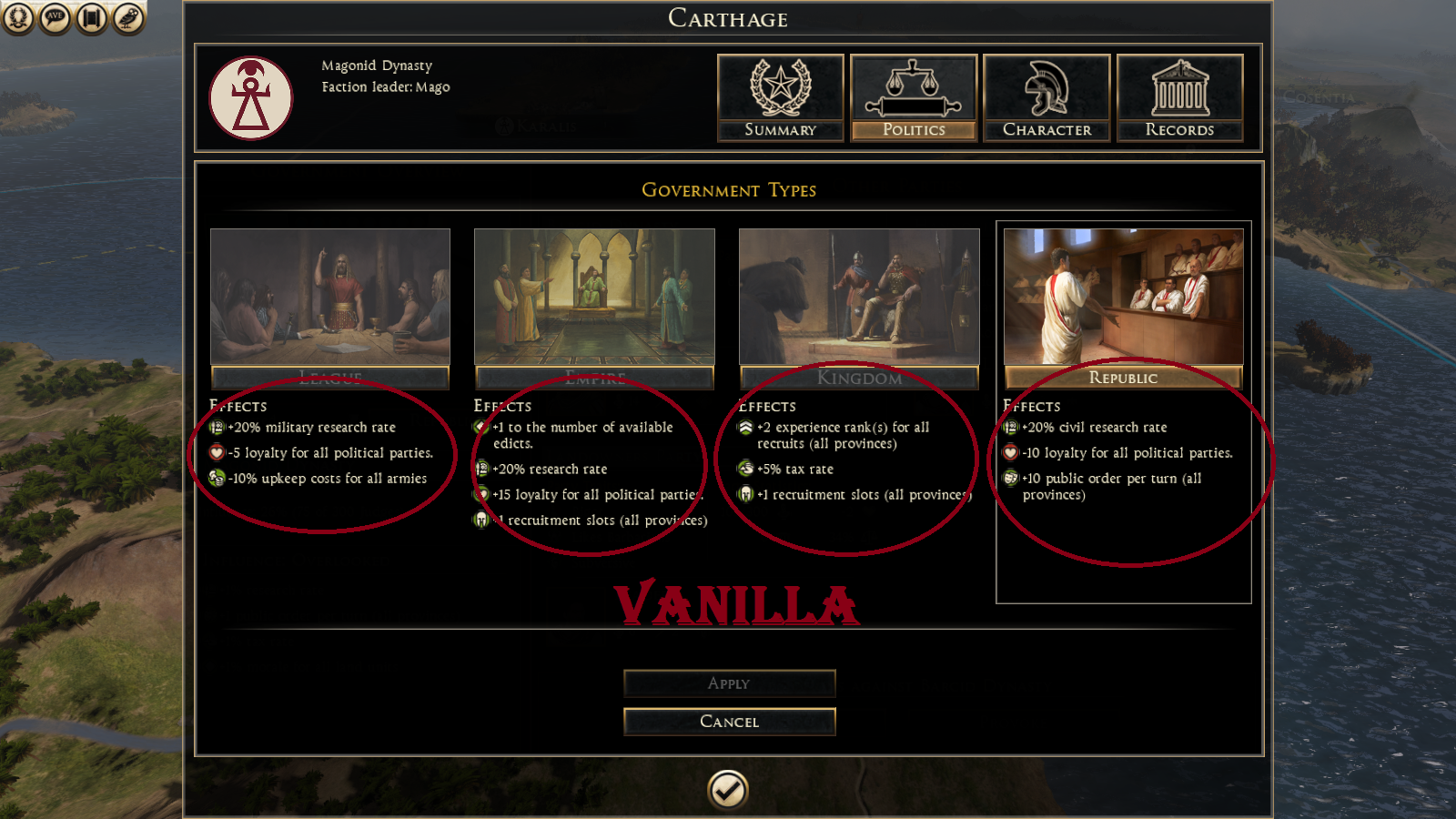Confirm with the round checkmark button
The image size is (1456, 819).
coord(728,790)
